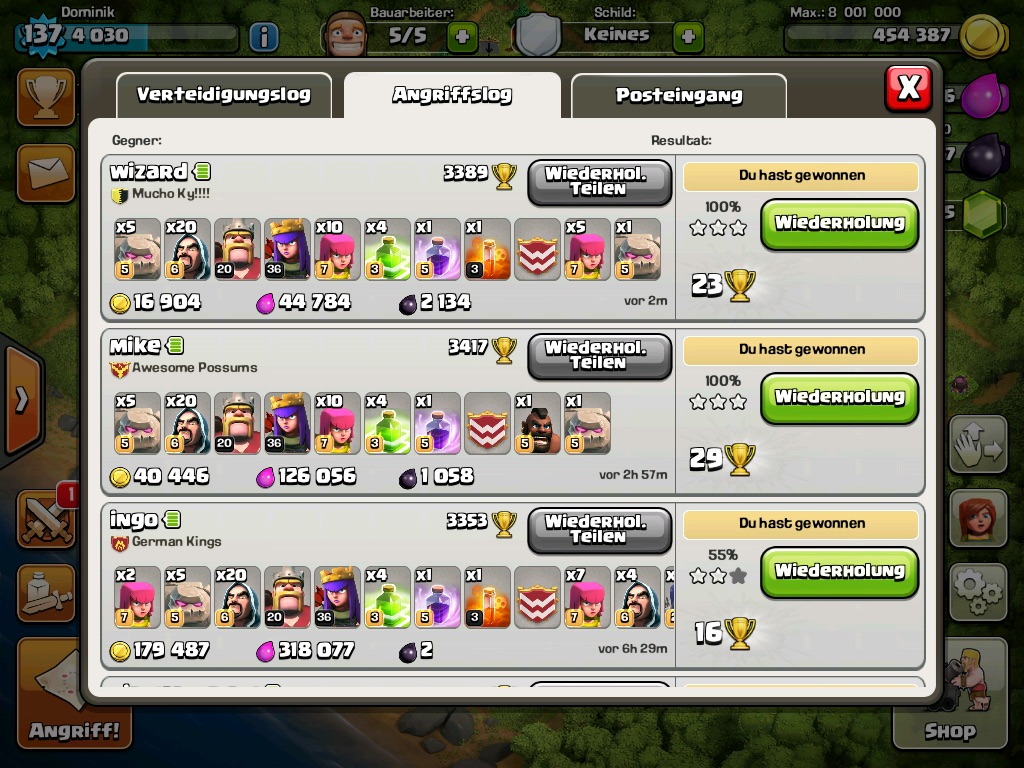This screenshot has width=1024, height=768.
Task: Buy a shield using green plus
Action: coord(688,37)
